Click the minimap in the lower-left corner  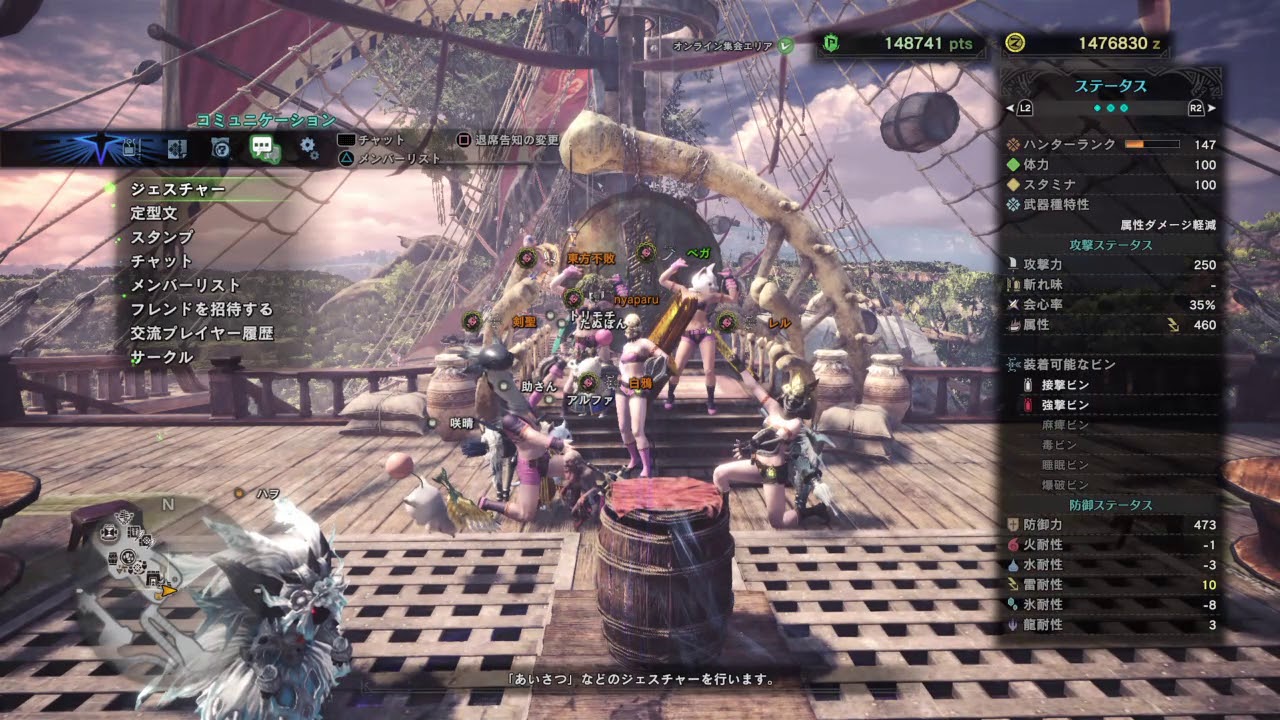(x=140, y=560)
